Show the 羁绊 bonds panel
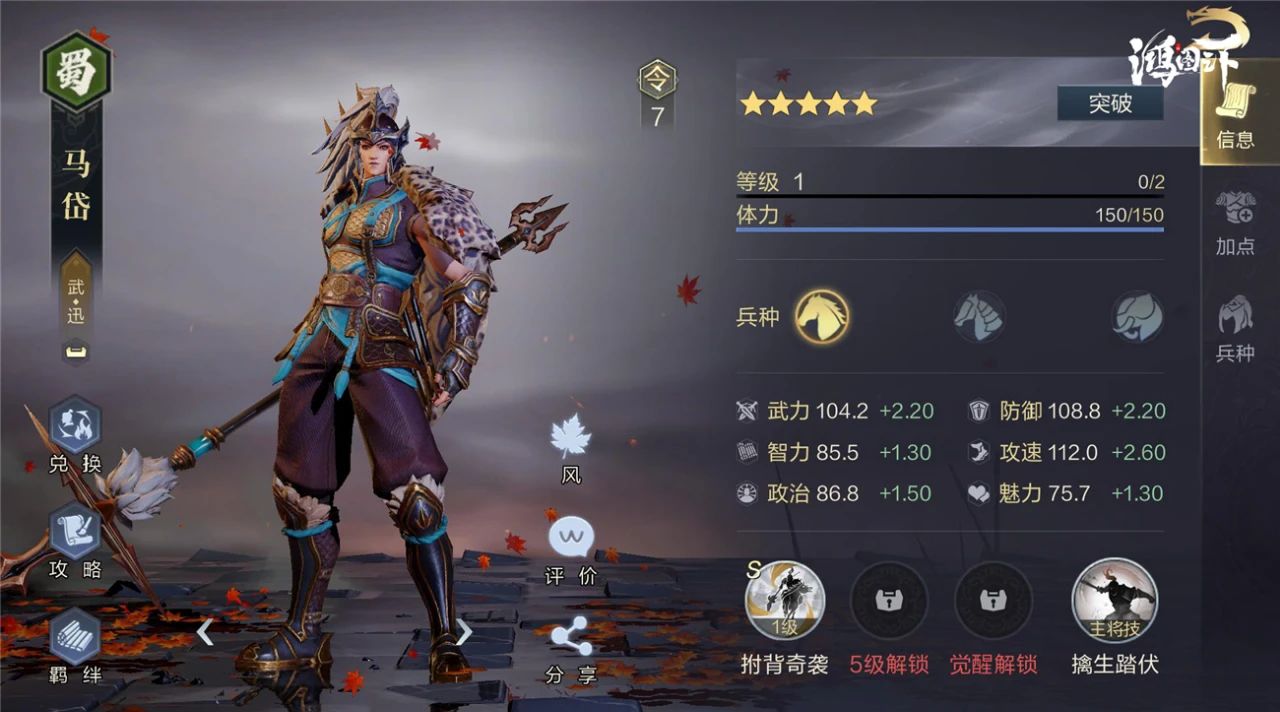Image resolution: width=1280 pixels, height=712 pixels. pos(76,645)
